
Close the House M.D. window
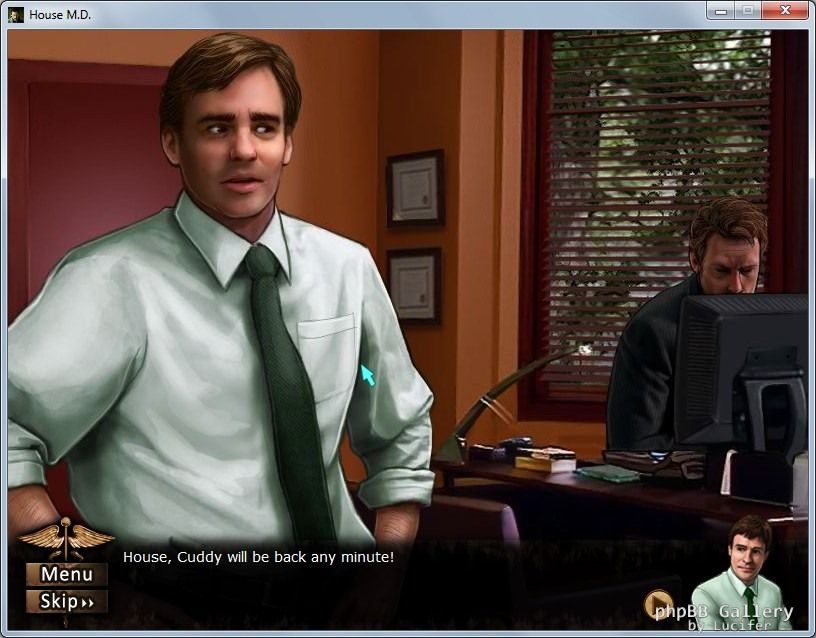tap(784, 11)
